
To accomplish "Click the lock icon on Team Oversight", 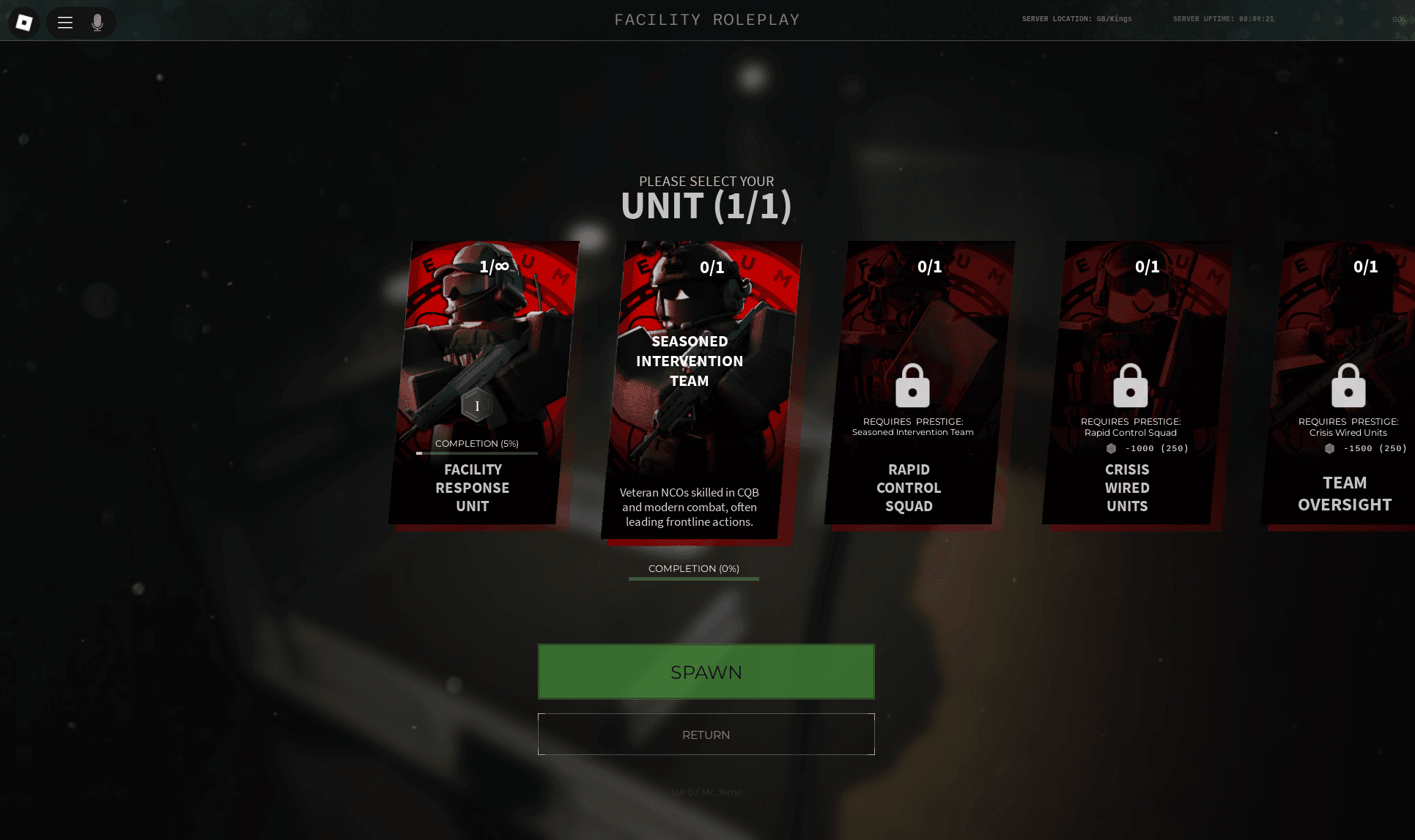I will click(1348, 386).
